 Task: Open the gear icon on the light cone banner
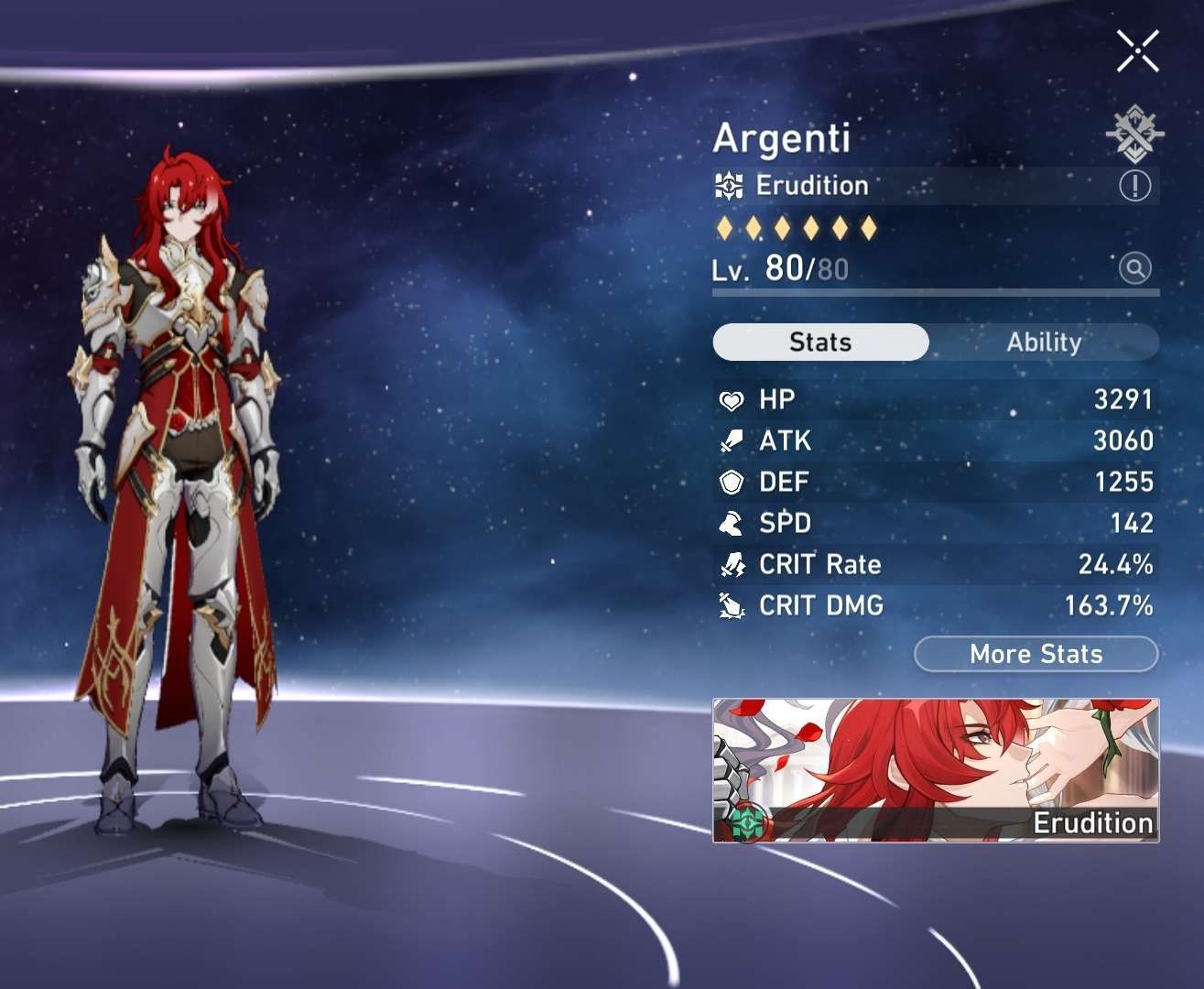coord(749,822)
